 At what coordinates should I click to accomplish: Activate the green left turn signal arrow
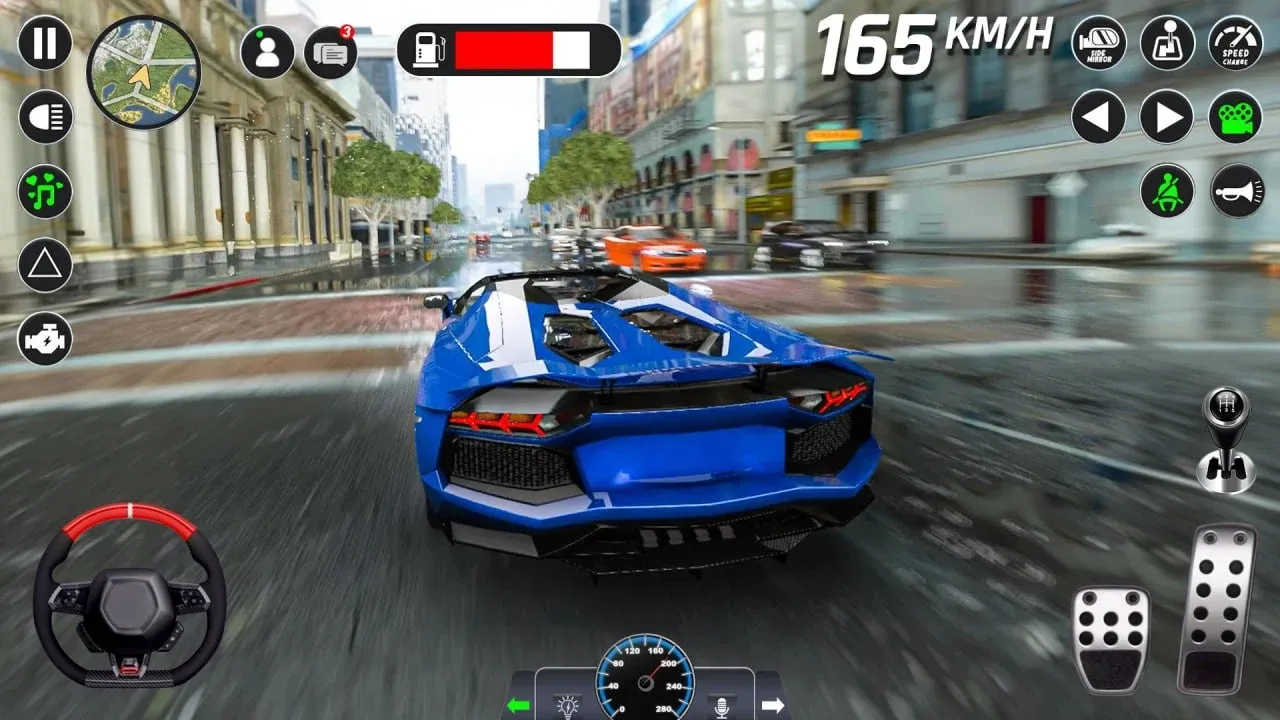(x=518, y=706)
